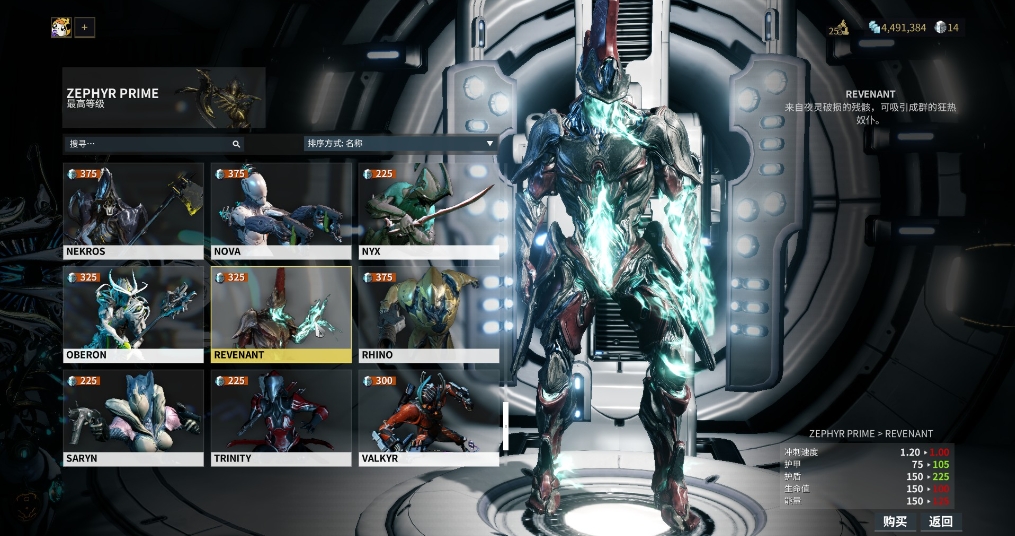Select the Nekros warframe tile
The width and height of the screenshot is (1015, 536).
click(133, 210)
